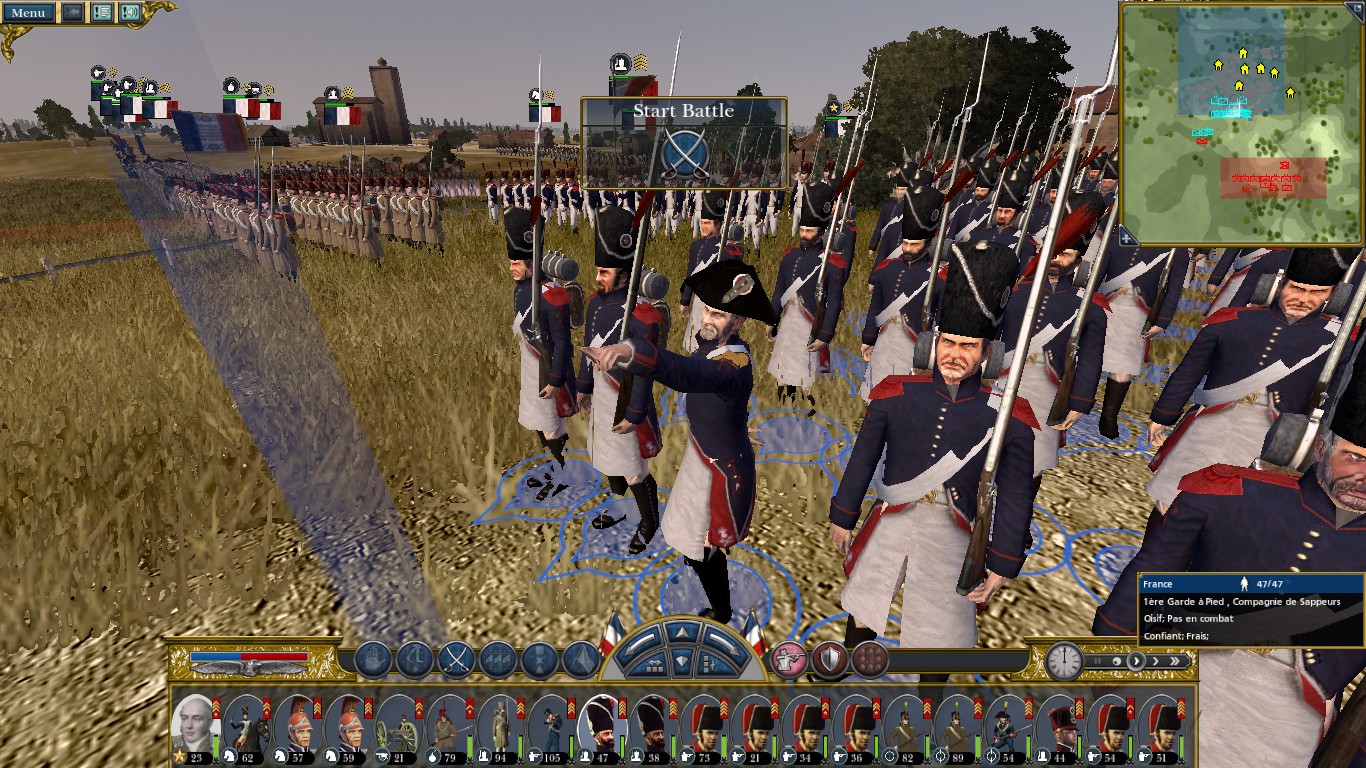Toggle melee mode crossed sabres icon
1366x768 pixels.
point(456,660)
